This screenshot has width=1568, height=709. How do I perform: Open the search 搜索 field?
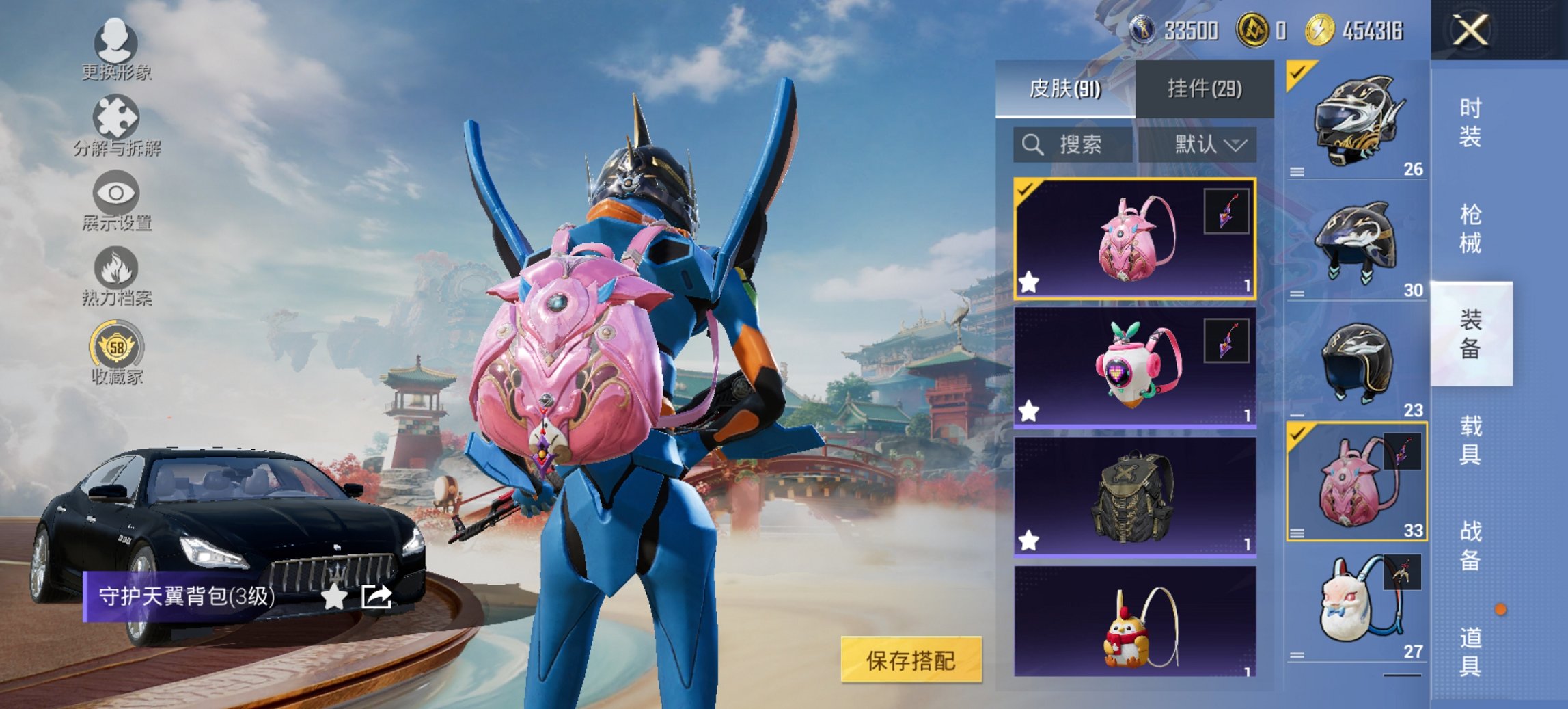point(1073,145)
